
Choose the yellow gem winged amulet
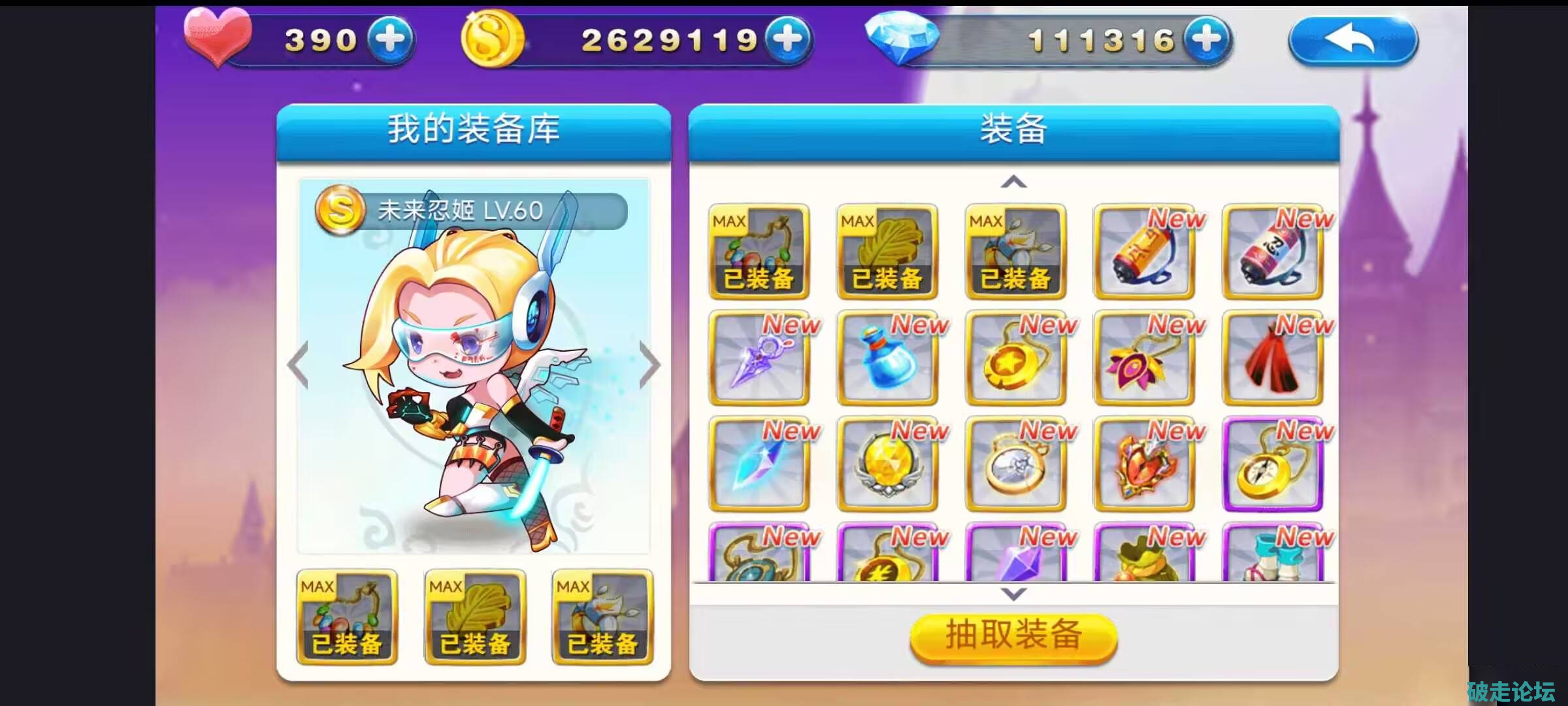pyautogui.click(x=887, y=464)
